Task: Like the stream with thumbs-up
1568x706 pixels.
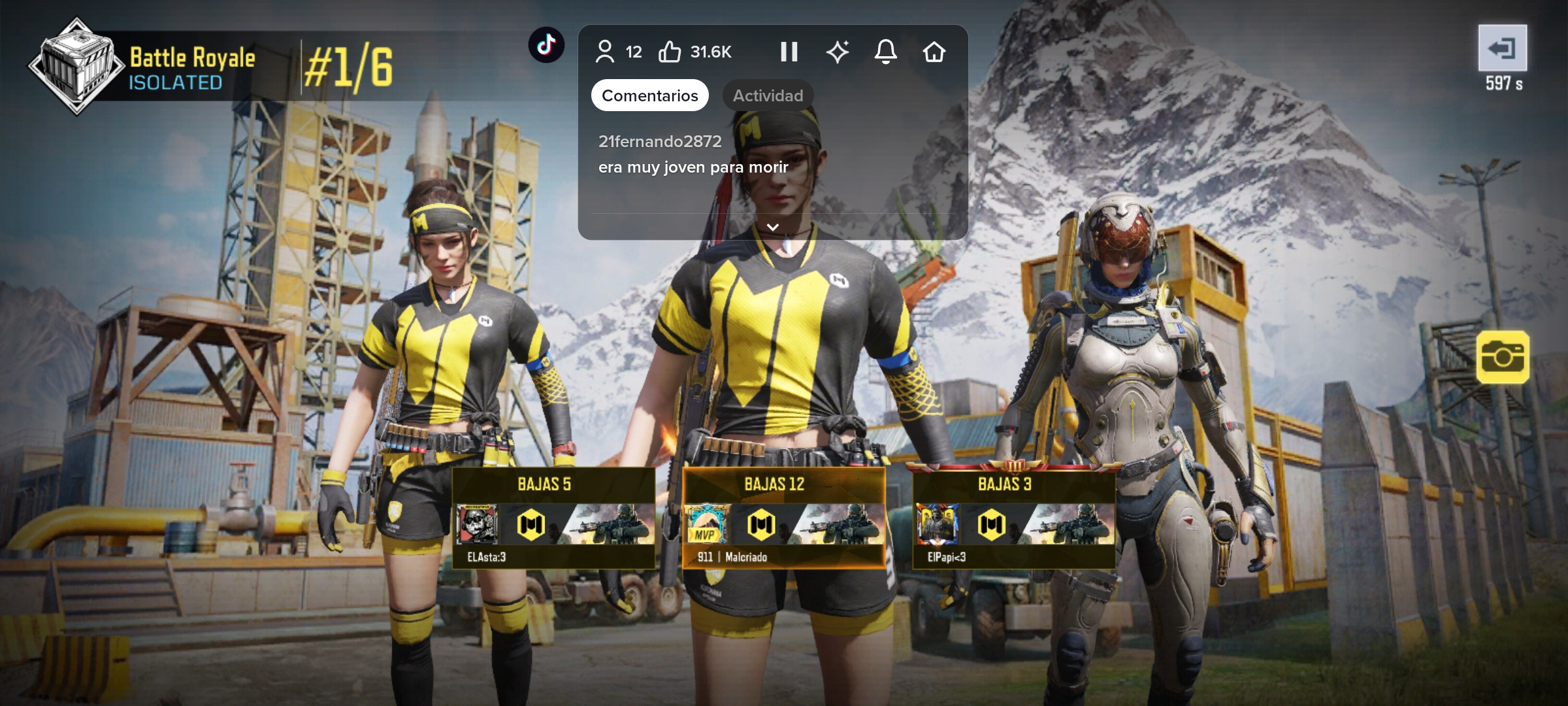Action: click(x=670, y=52)
